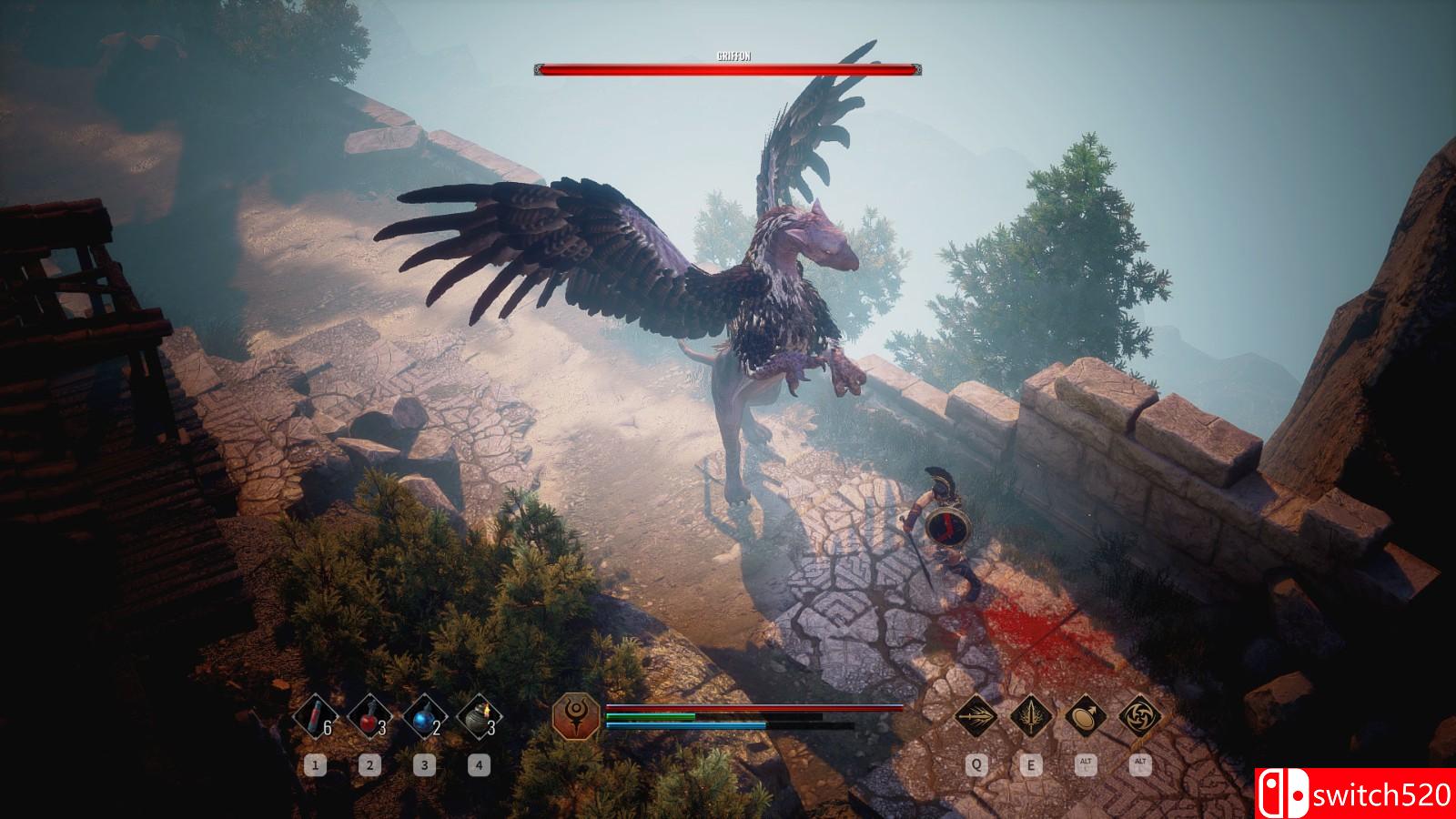This screenshot has width=1456, height=819.
Task: Activate the whirlwind spin skill
Action: pos(1139,715)
